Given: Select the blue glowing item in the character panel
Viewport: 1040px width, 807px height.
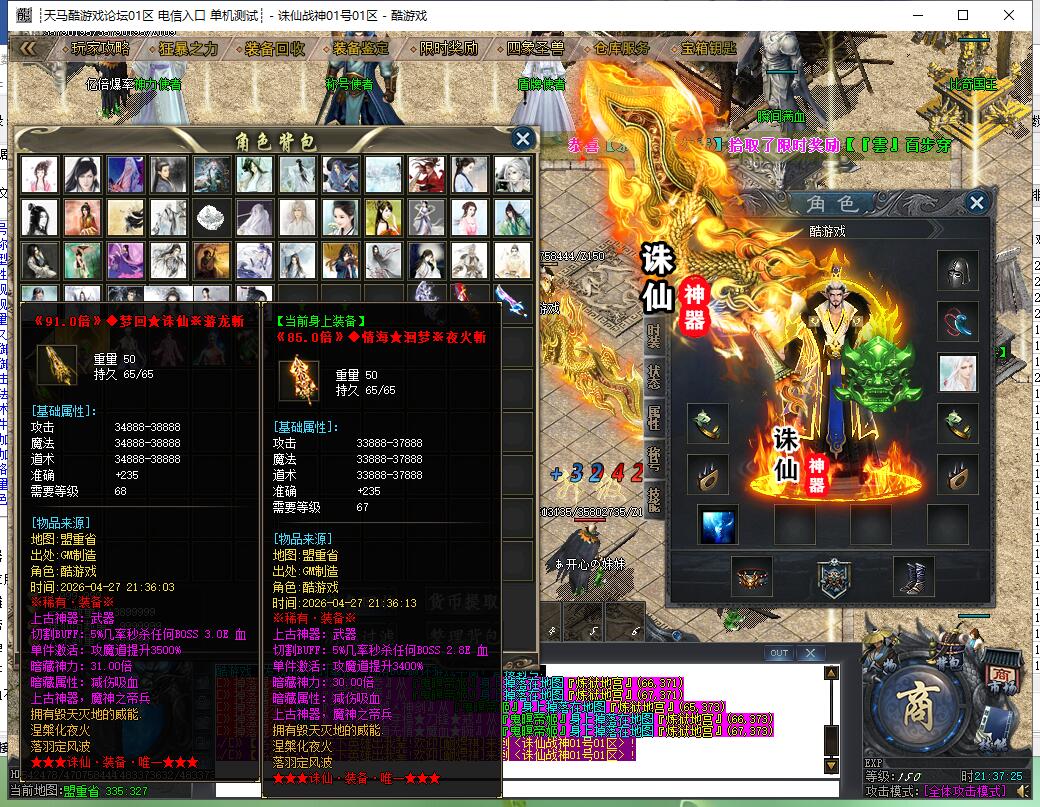Looking at the screenshot, I should [x=718, y=524].
